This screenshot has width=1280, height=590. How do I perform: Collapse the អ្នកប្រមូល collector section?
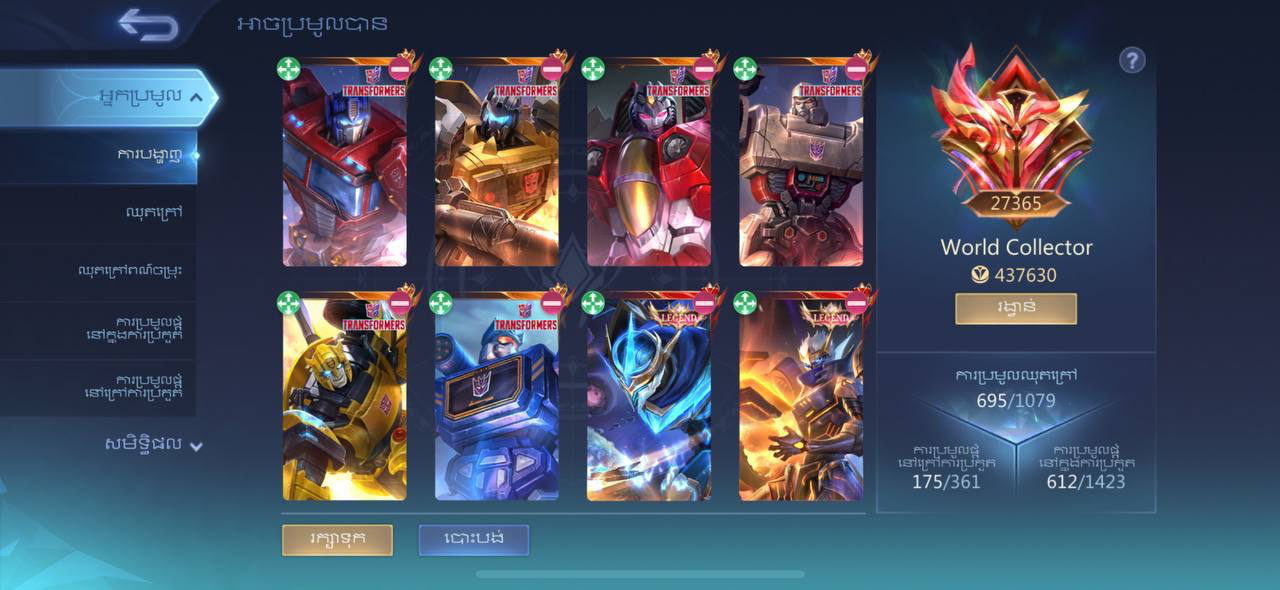click(x=196, y=97)
